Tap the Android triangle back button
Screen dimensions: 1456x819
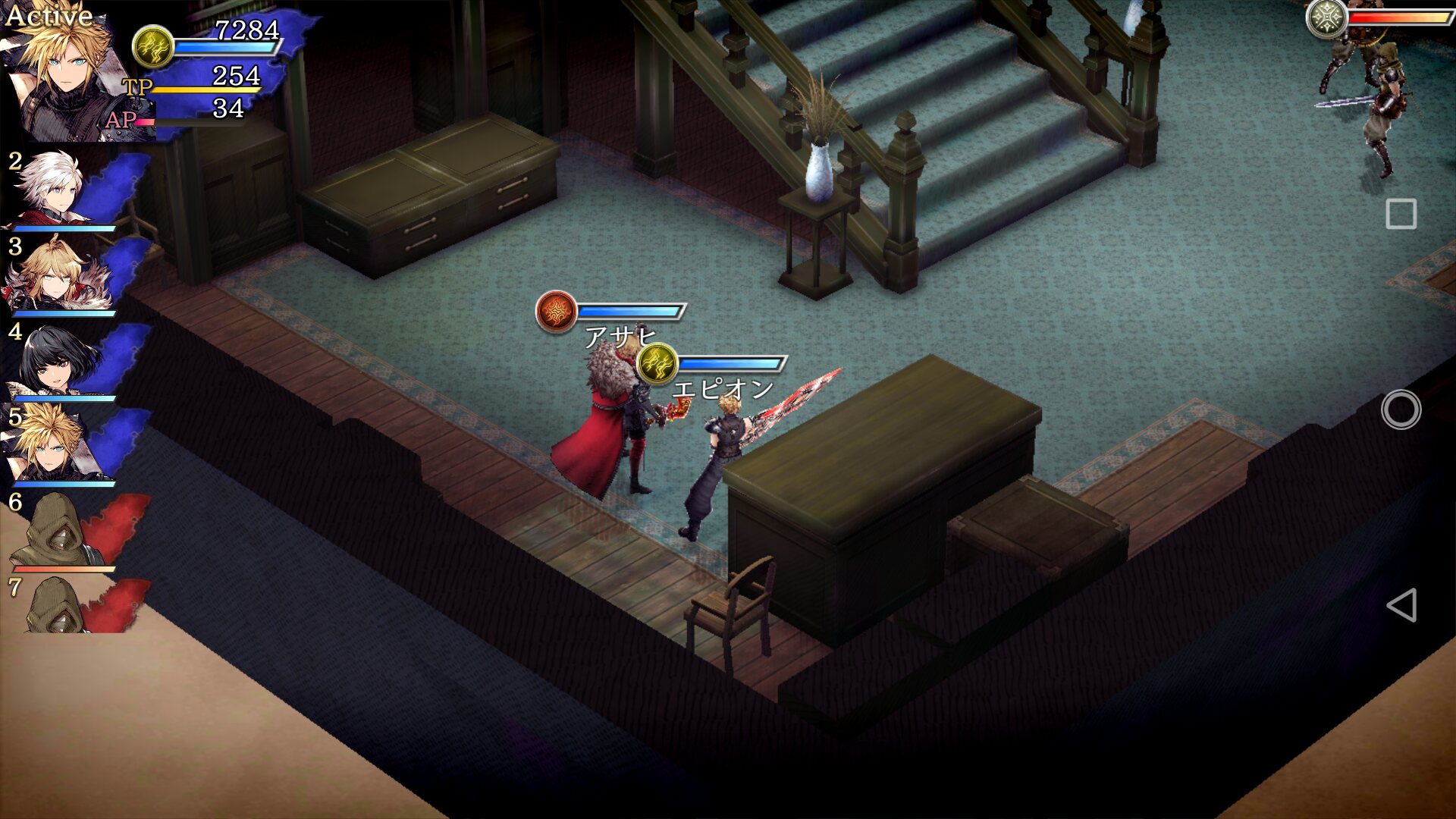[1401, 605]
